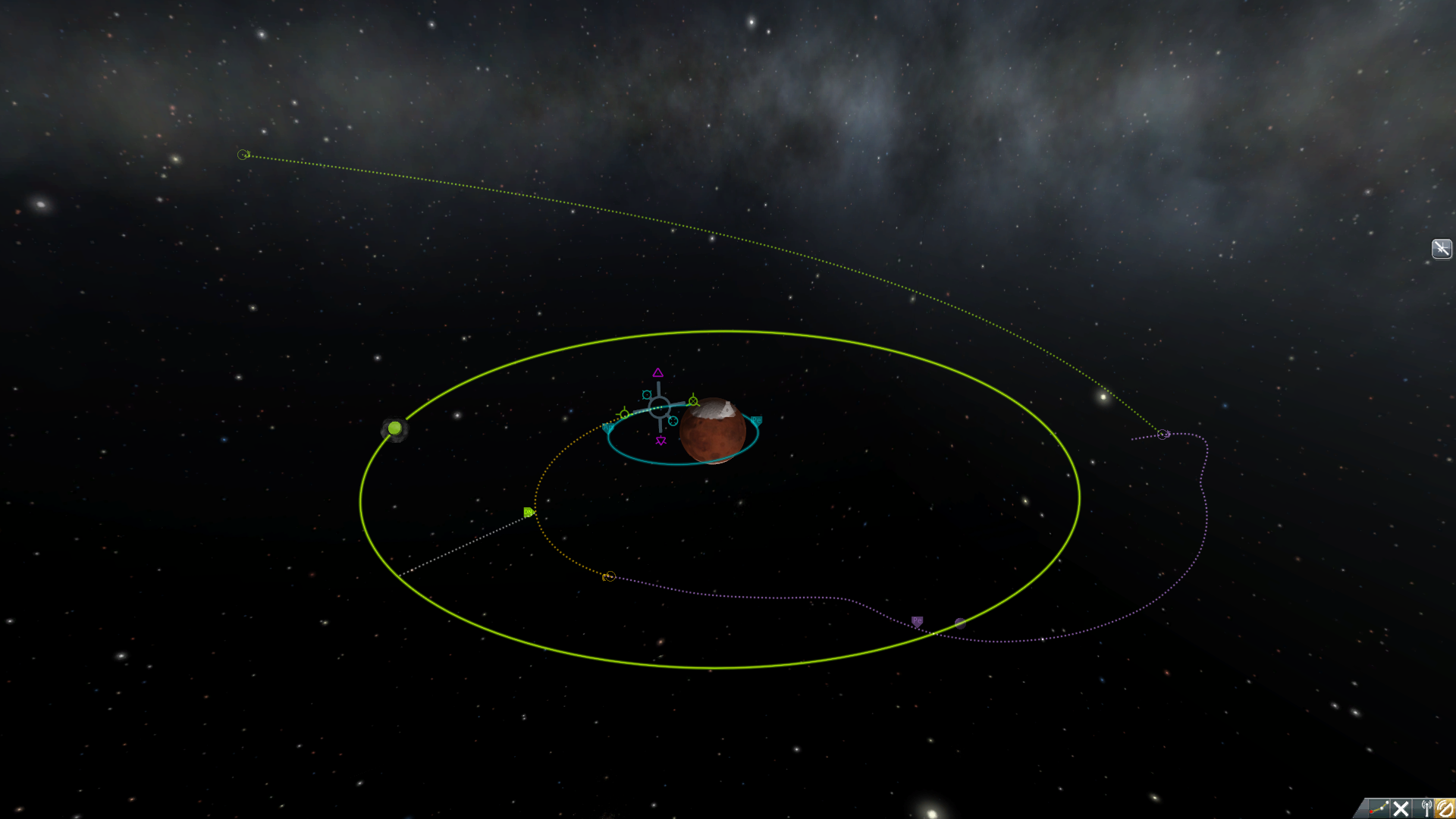Select the cyan Ap apoapsis marker

(607, 428)
